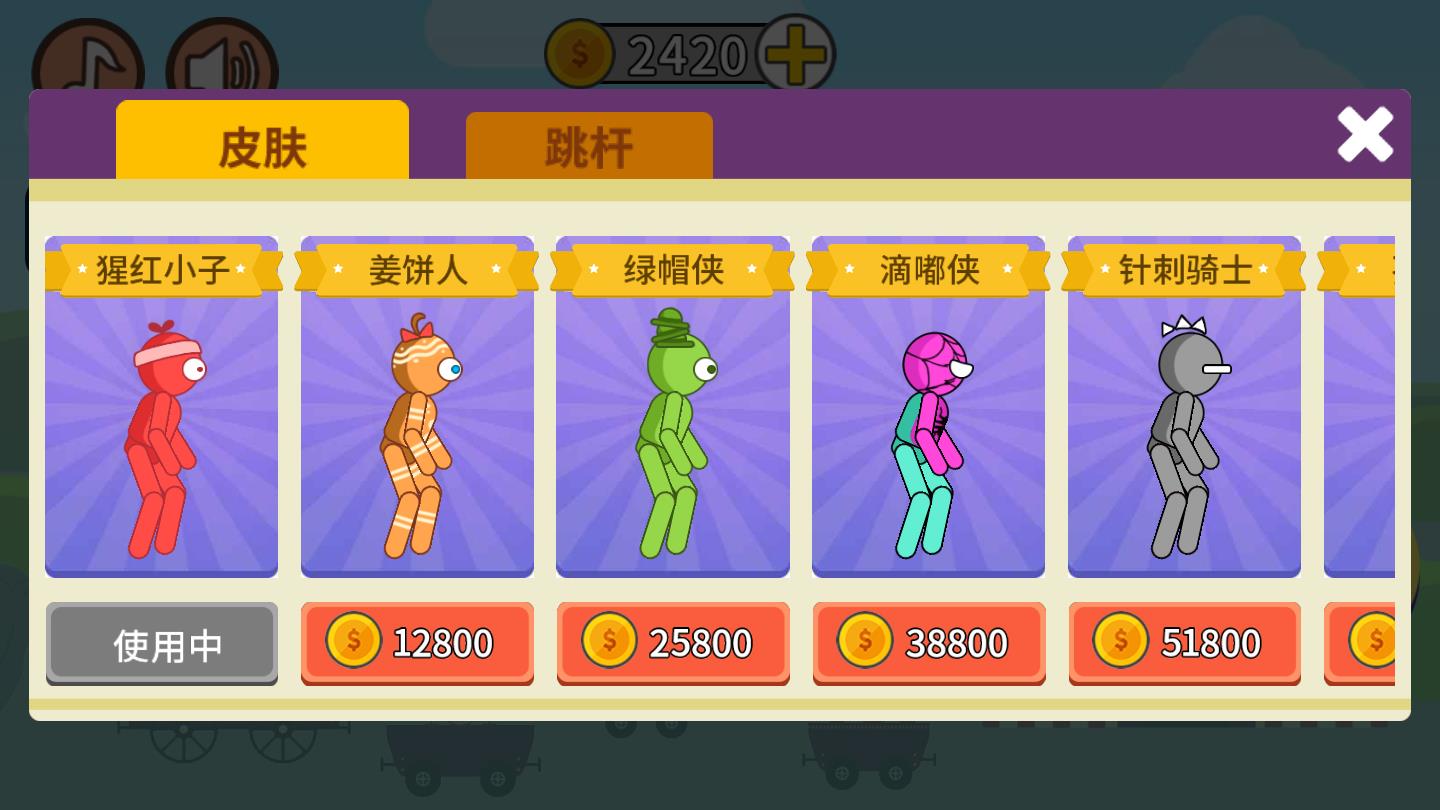Toggle the music note icon
1440x810 pixels.
click(88, 55)
